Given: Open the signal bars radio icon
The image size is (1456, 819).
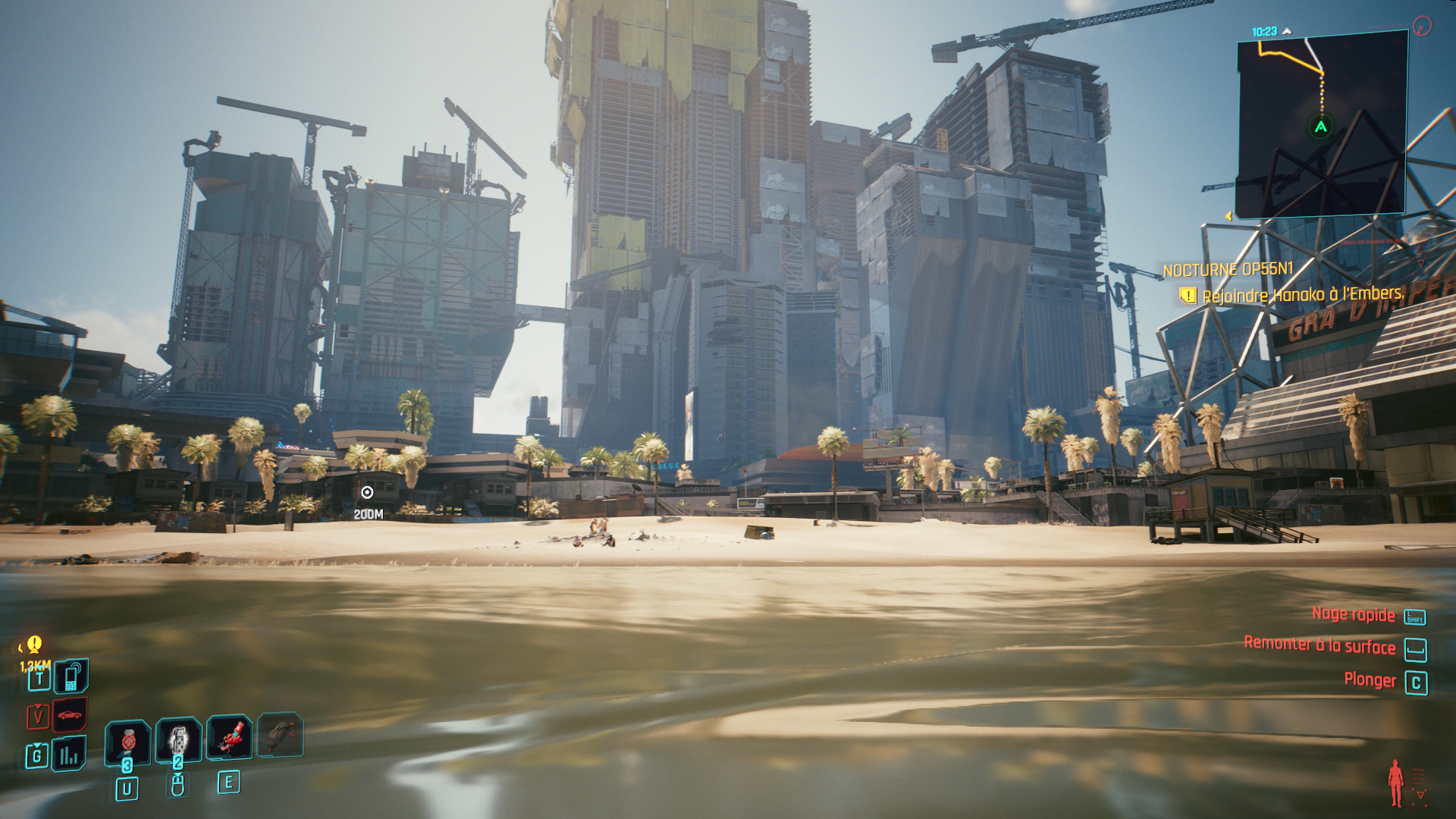Looking at the screenshot, I should click(x=69, y=755).
